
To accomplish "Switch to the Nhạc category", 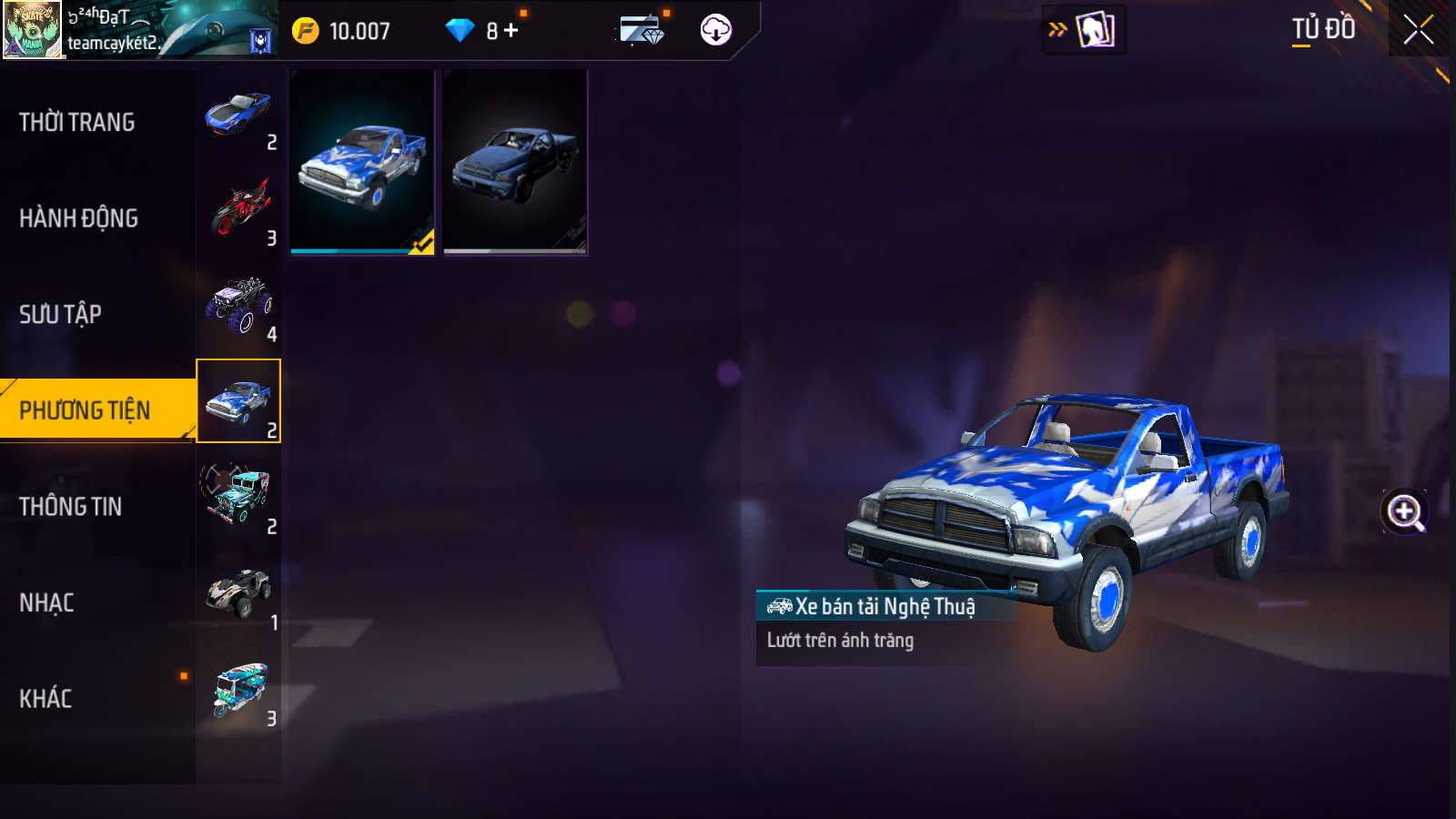I will 47,602.
